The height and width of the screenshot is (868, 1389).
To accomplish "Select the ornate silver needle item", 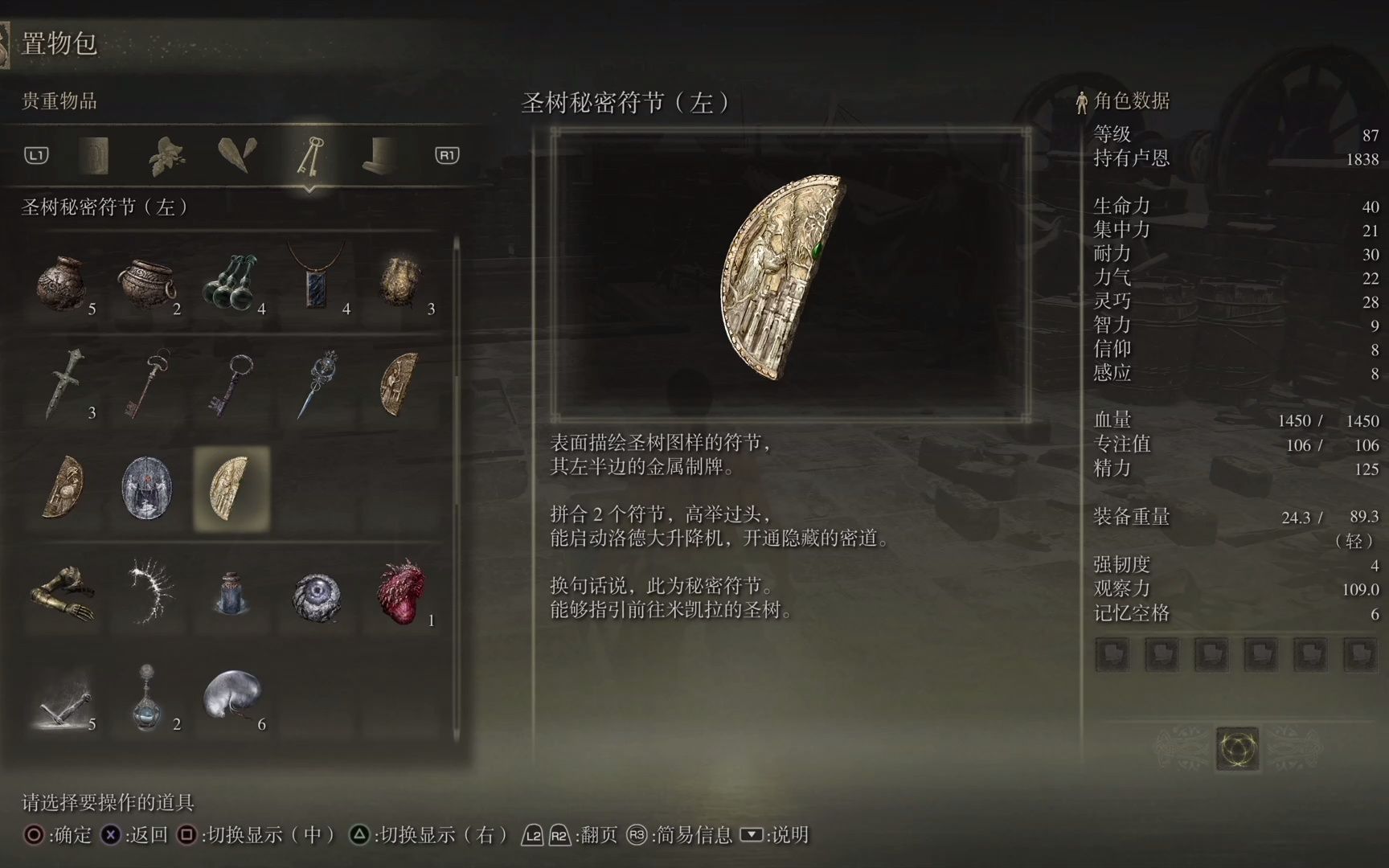I will 317,386.
